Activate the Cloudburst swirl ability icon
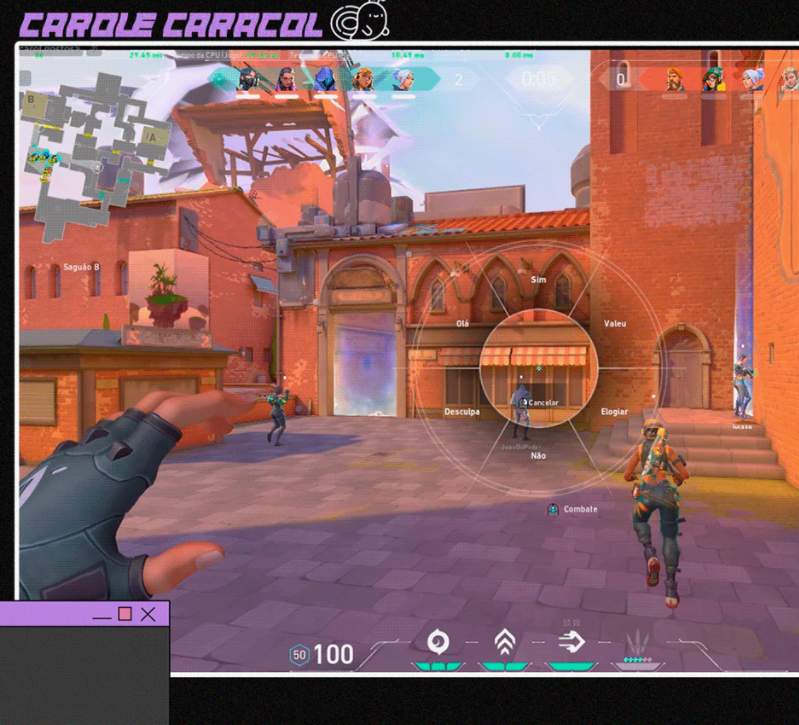Screen dimensions: 799x725 [437, 642]
